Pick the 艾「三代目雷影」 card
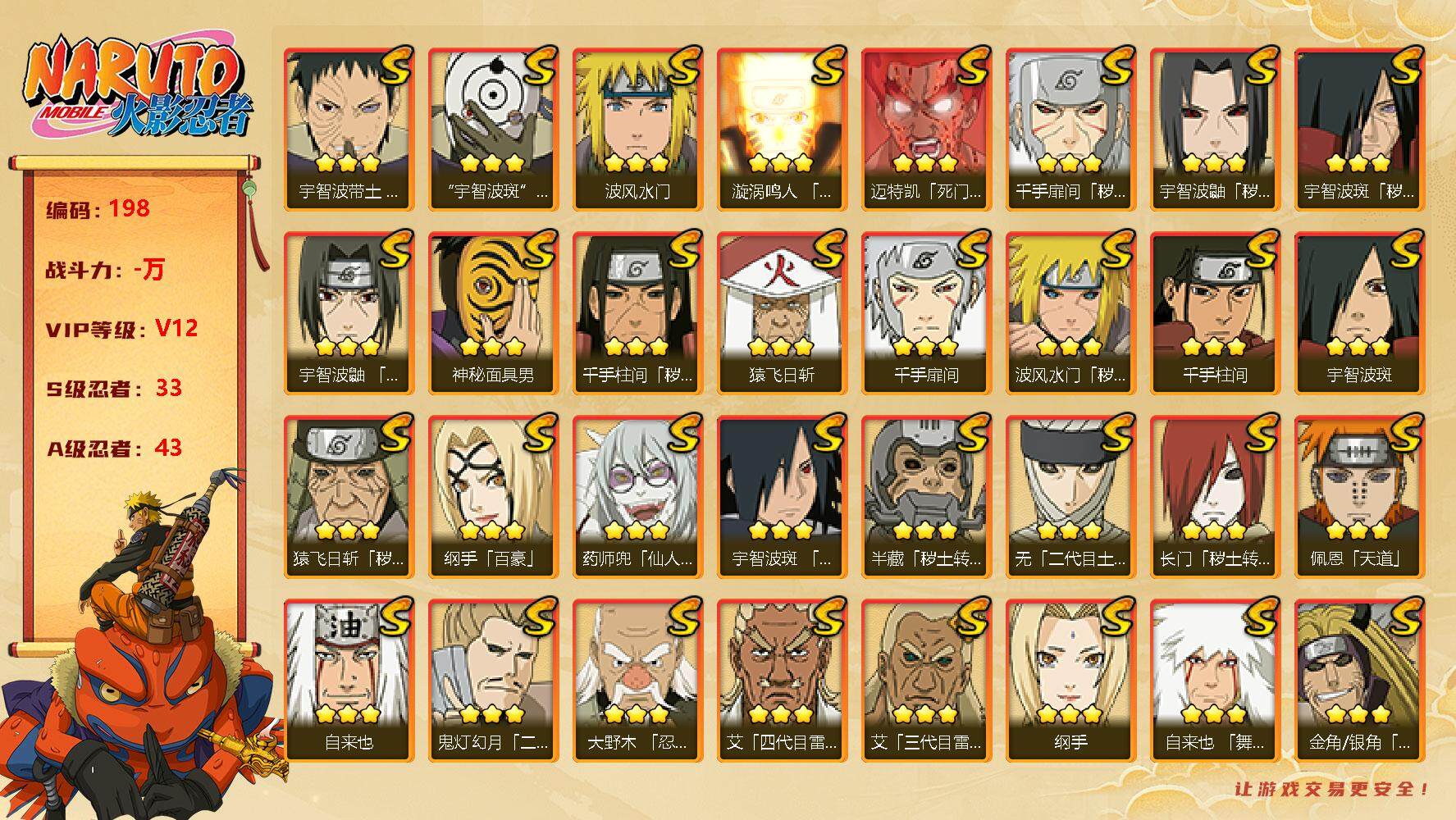The height and width of the screenshot is (820, 1456). pyautogui.click(x=926, y=679)
